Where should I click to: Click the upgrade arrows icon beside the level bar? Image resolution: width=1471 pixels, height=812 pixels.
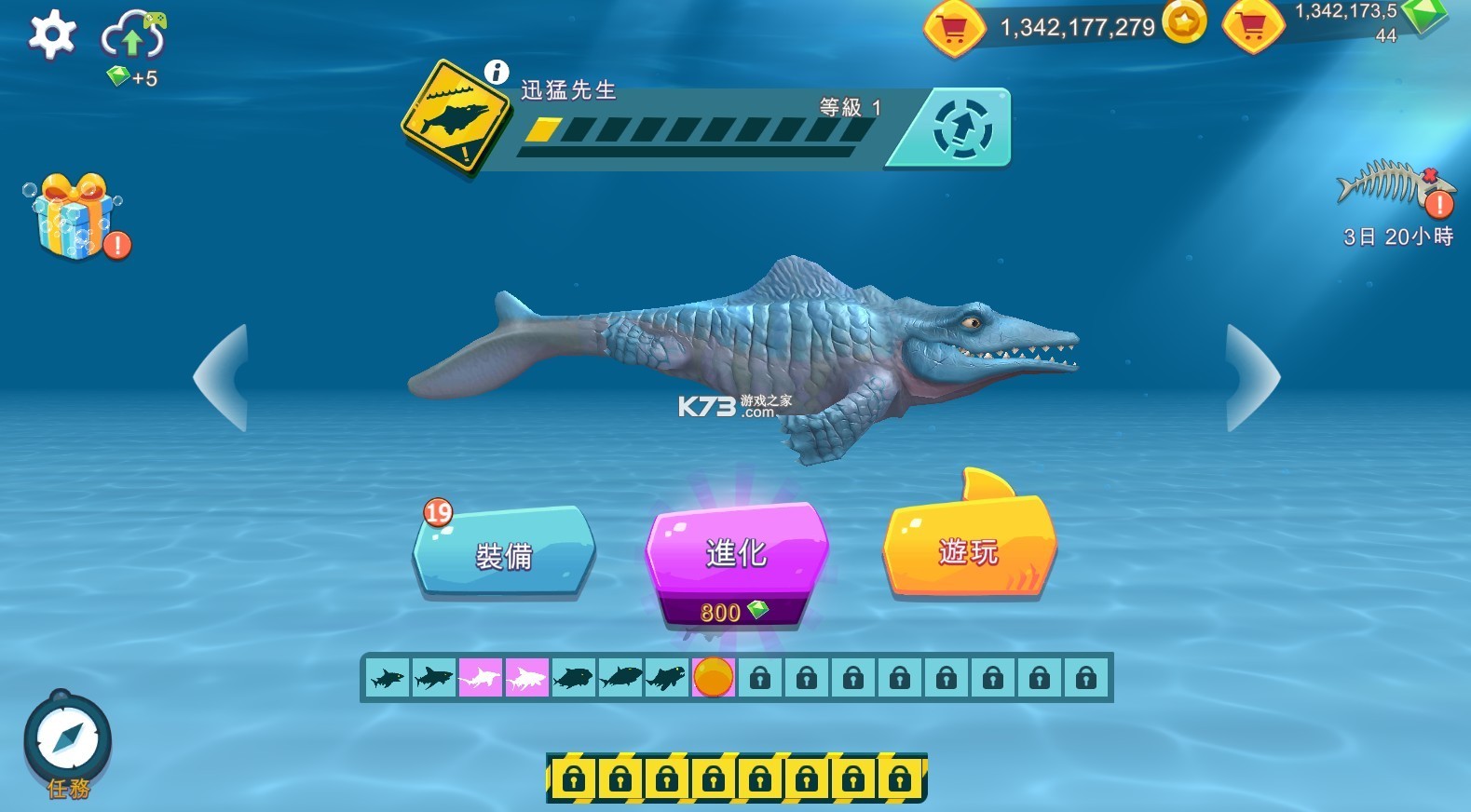click(964, 129)
